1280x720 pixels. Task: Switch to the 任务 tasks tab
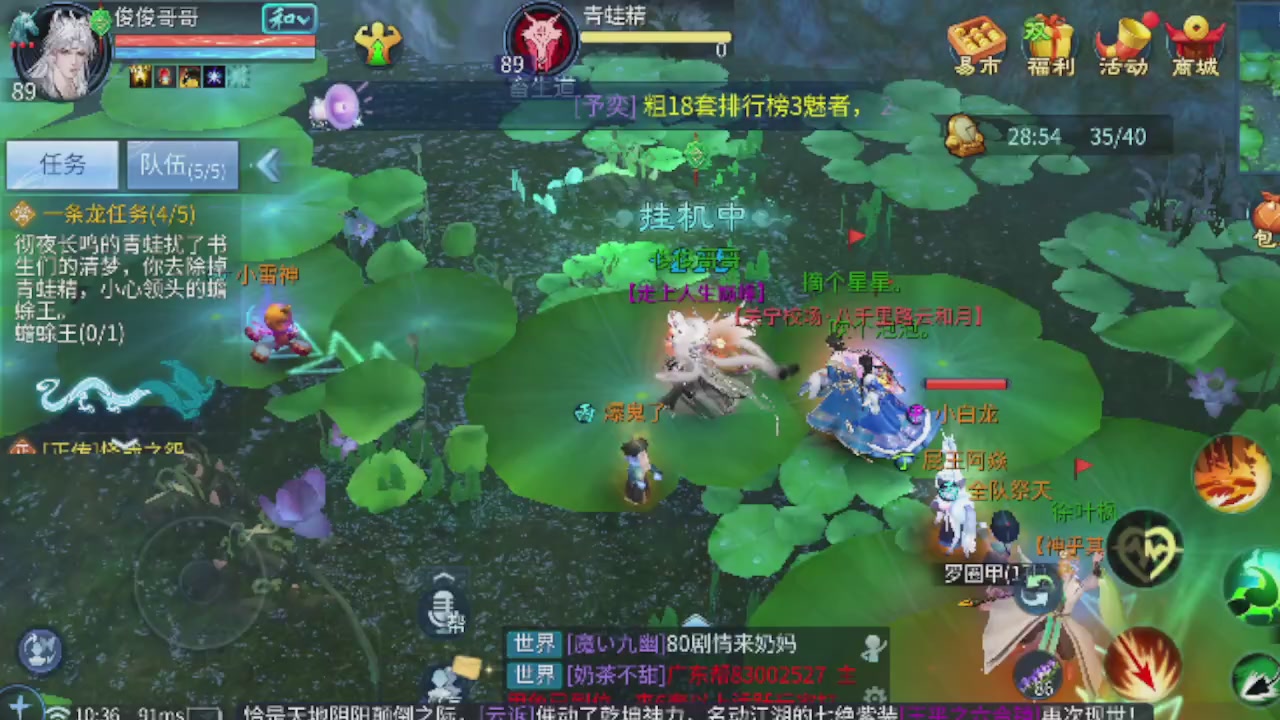tap(62, 165)
